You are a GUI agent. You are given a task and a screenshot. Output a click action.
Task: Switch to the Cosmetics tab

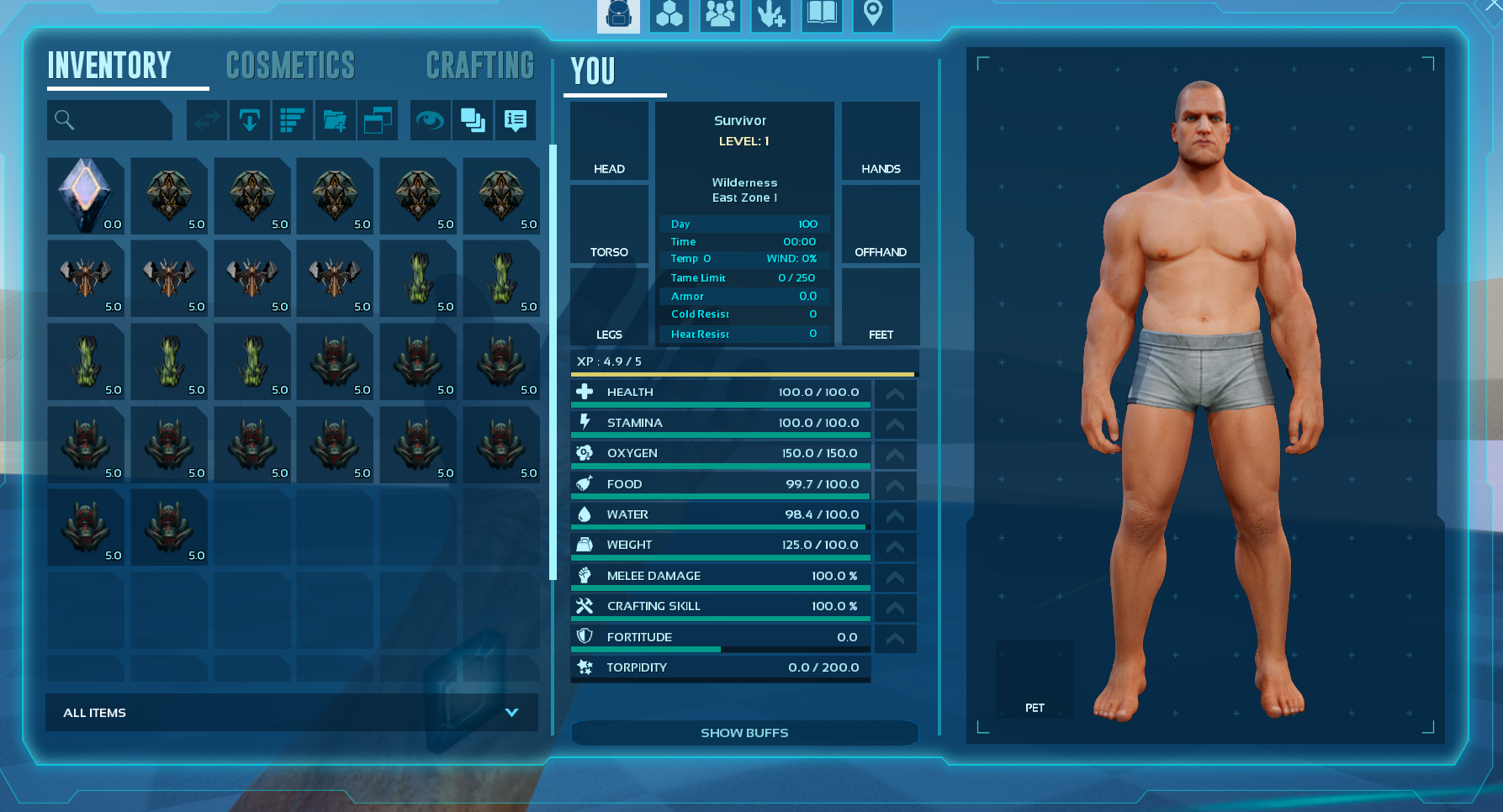[x=290, y=66]
